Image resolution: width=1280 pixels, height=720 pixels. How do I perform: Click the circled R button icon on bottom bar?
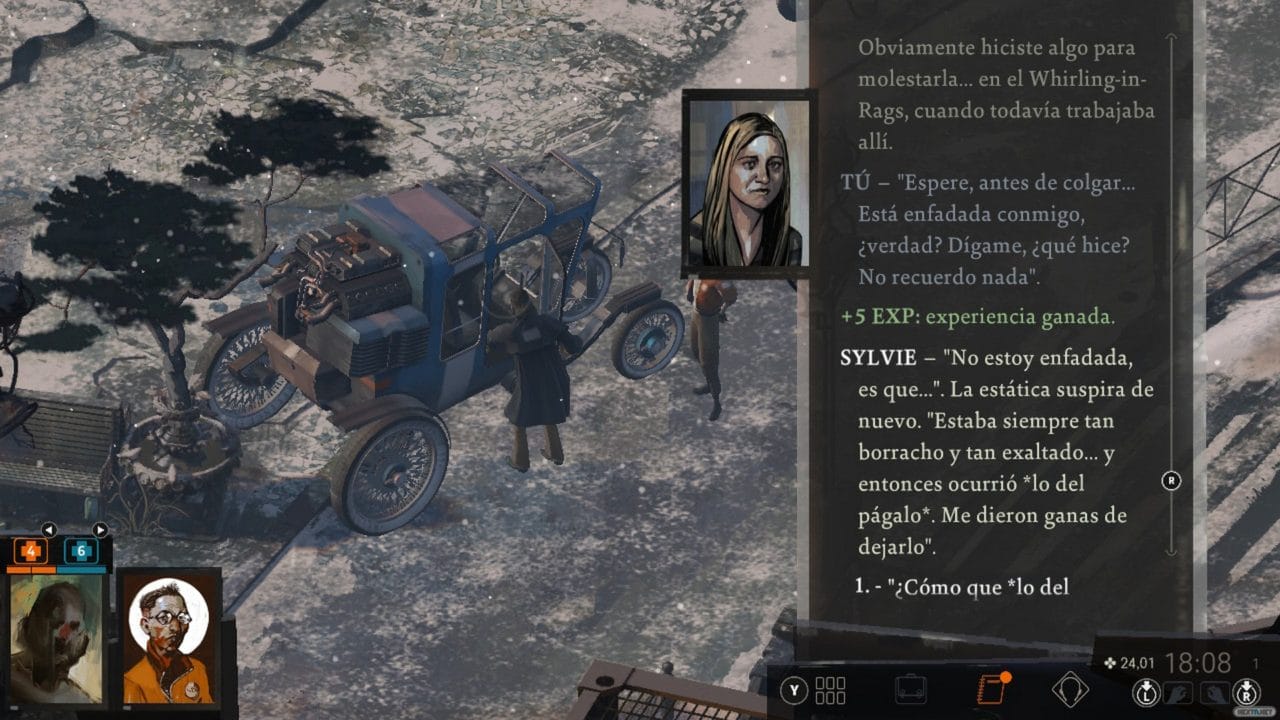click(x=1247, y=693)
